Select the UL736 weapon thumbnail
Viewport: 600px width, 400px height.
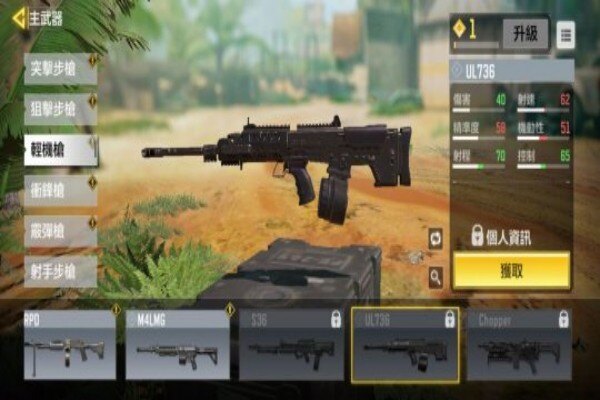[x=405, y=345]
